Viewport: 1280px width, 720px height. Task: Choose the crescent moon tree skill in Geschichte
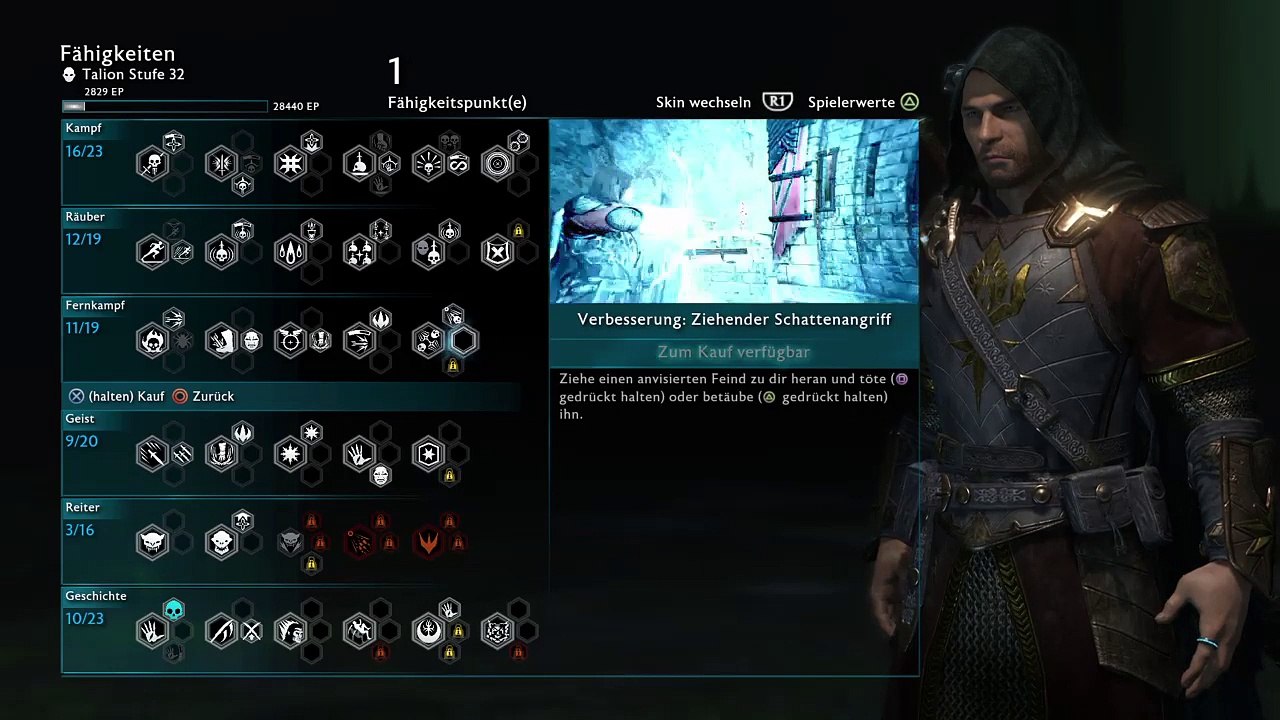point(428,631)
